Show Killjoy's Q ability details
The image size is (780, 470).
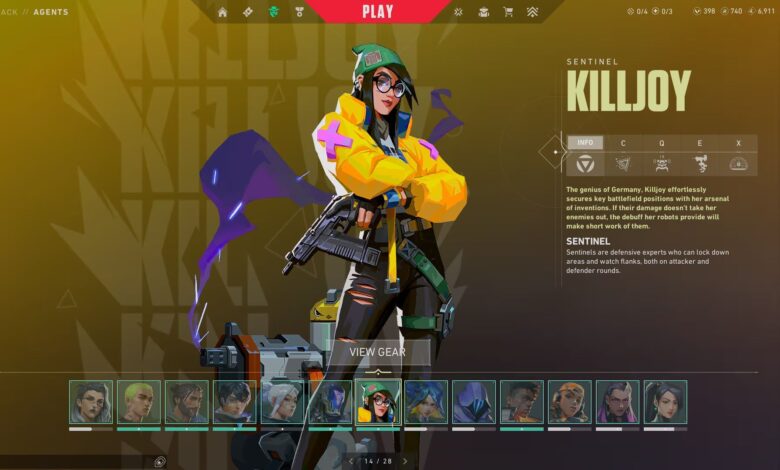click(661, 143)
